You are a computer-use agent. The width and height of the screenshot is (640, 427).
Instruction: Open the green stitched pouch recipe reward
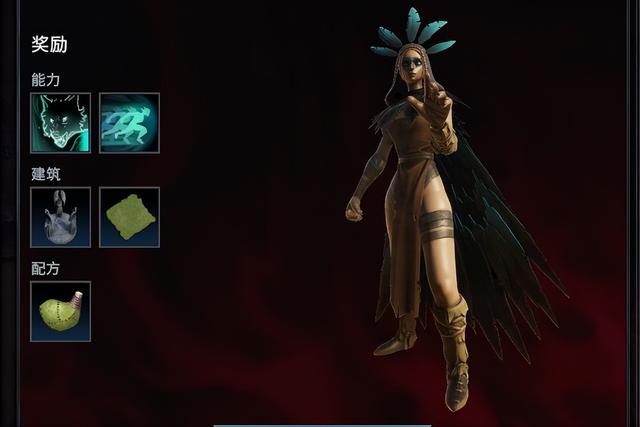pos(60,311)
